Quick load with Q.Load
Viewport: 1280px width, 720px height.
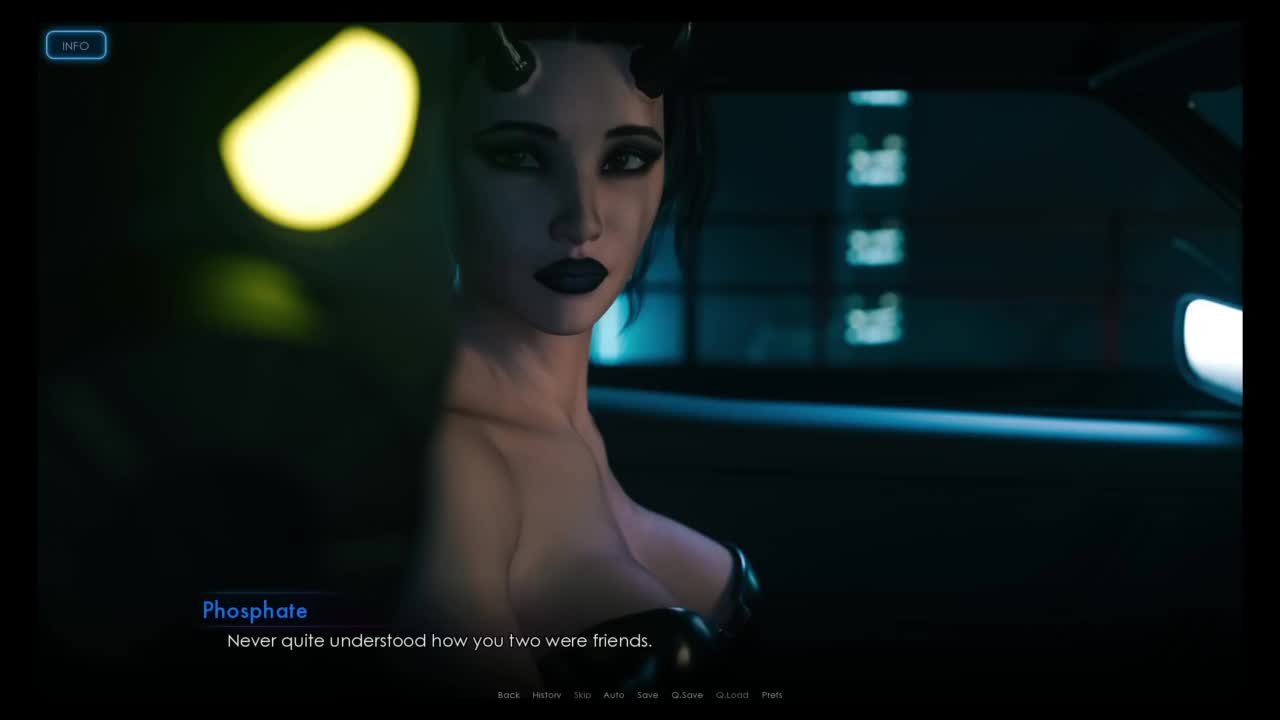[x=732, y=695]
